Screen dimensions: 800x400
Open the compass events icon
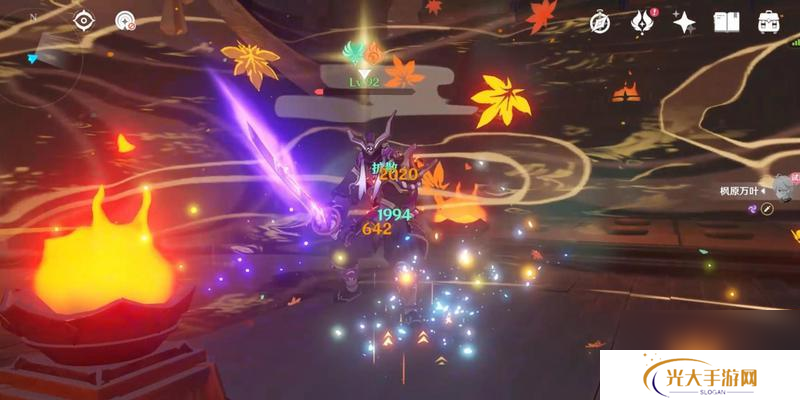click(x=600, y=22)
